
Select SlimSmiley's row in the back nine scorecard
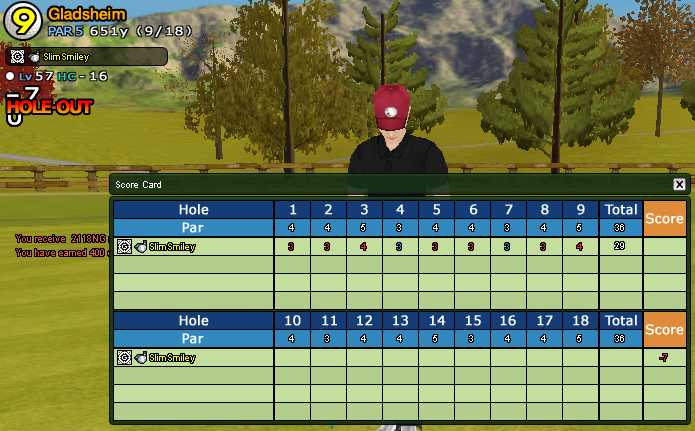171,357
